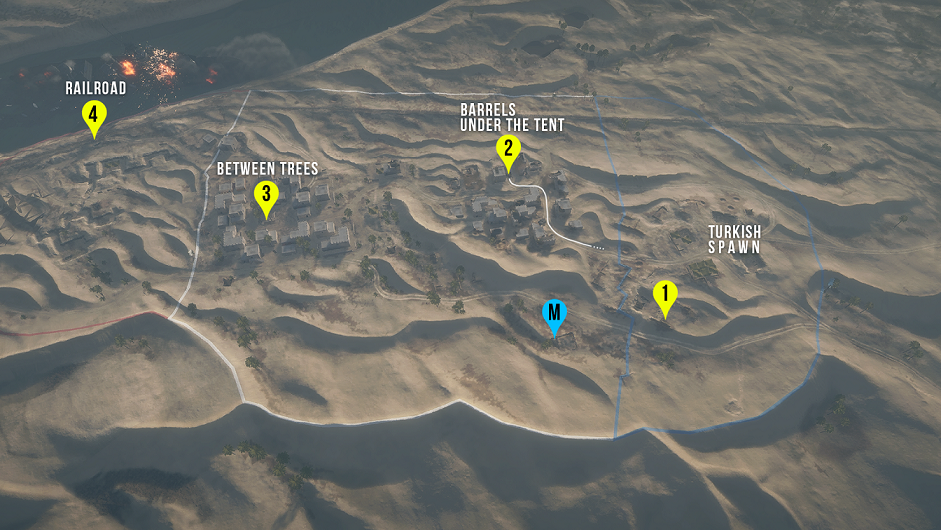
Task: Choose marker 3 labeled Between Trees
Action: (x=265, y=195)
